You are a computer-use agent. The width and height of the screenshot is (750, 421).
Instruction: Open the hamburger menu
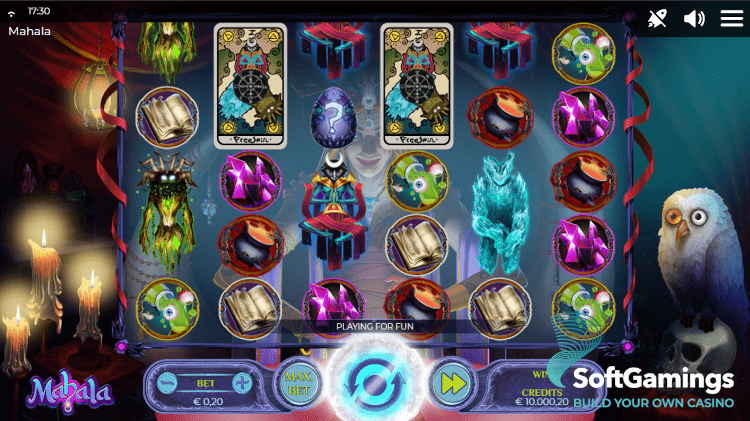(732, 18)
